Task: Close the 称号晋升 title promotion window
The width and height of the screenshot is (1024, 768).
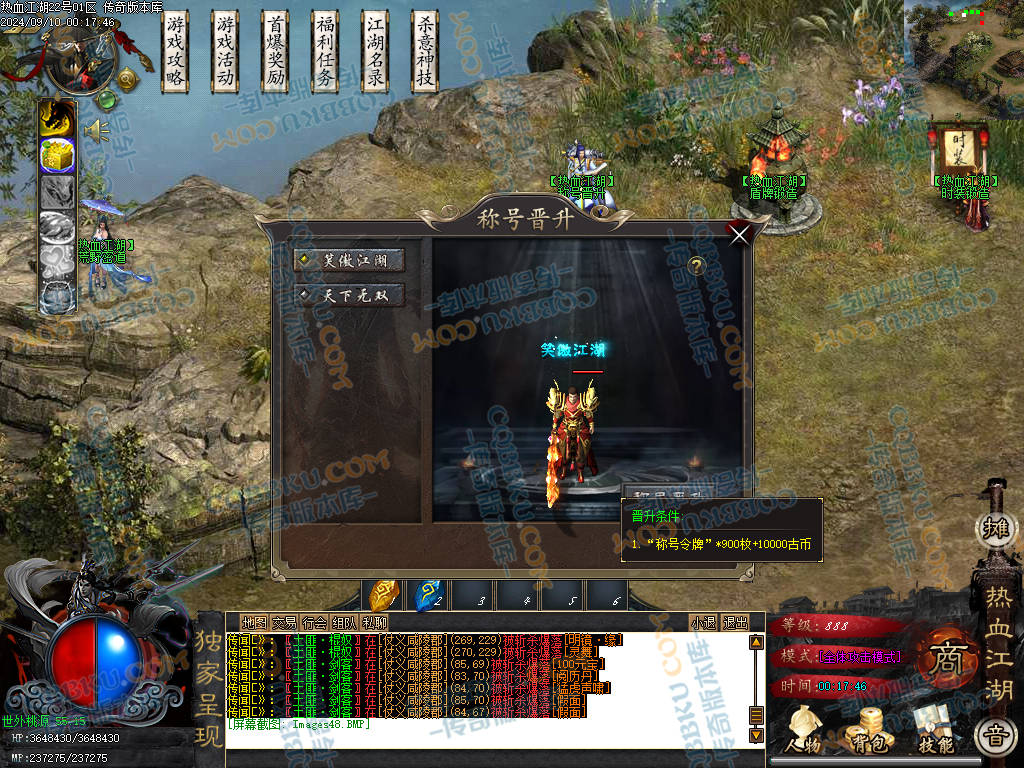Action: click(740, 235)
